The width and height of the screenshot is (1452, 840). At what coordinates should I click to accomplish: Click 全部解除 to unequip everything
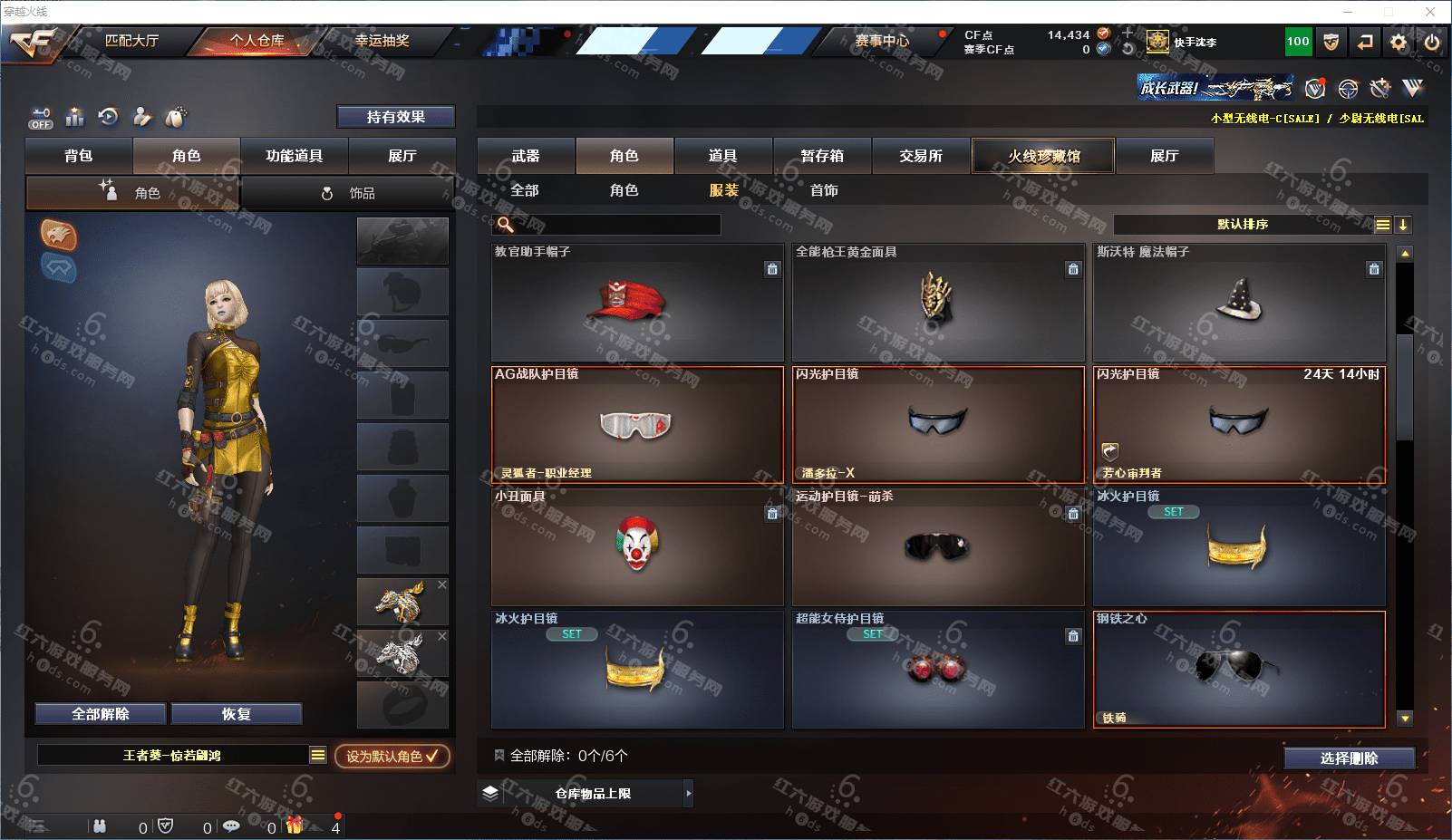point(101,714)
